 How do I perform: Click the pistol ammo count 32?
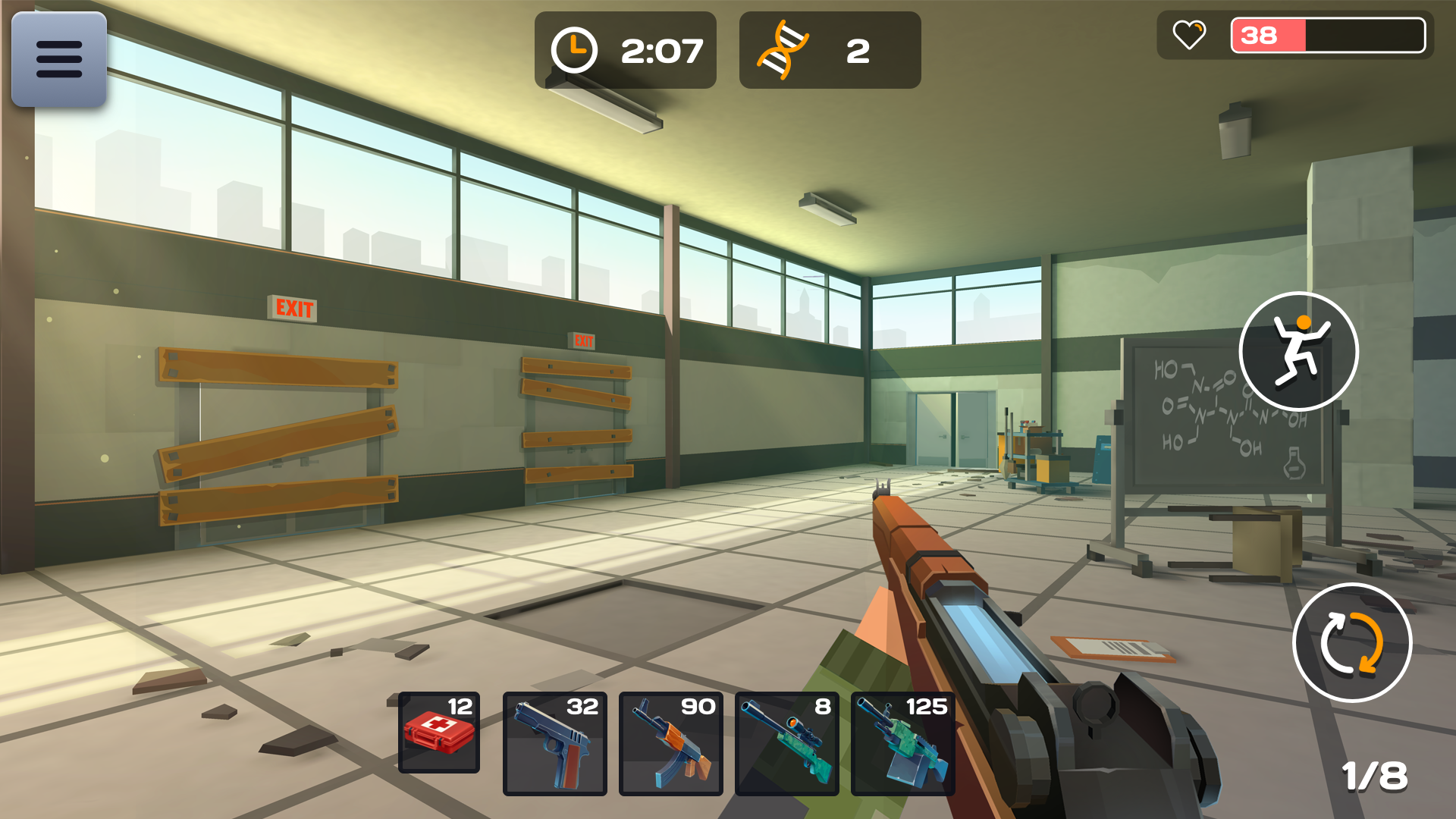tap(581, 707)
